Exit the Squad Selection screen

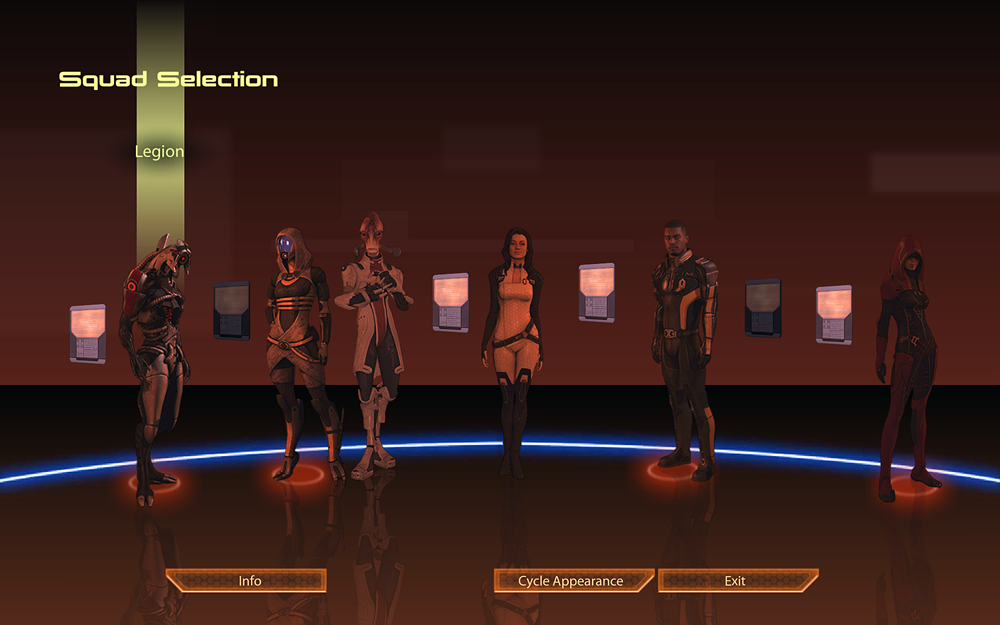(737, 581)
